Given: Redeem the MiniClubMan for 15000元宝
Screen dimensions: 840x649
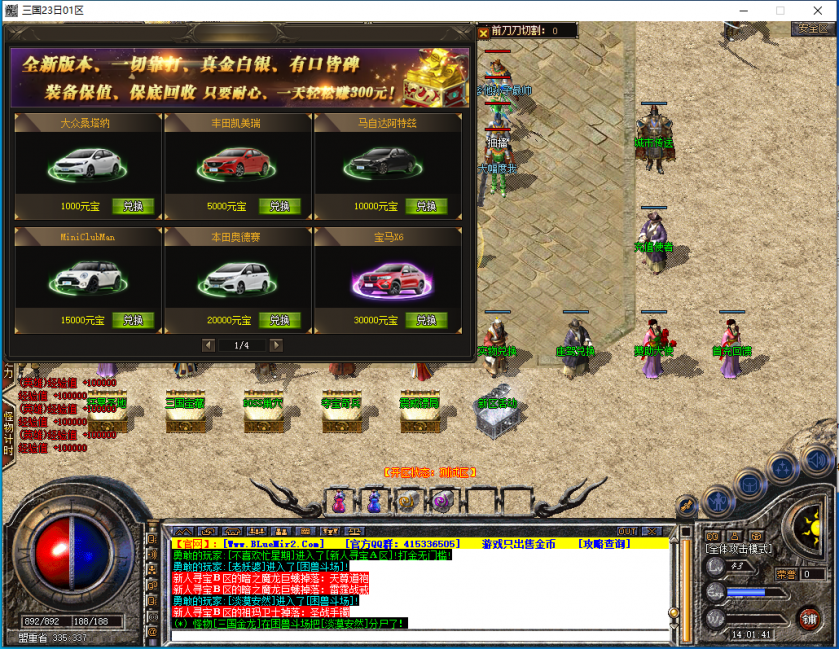Looking at the screenshot, I should click(133, 321).
